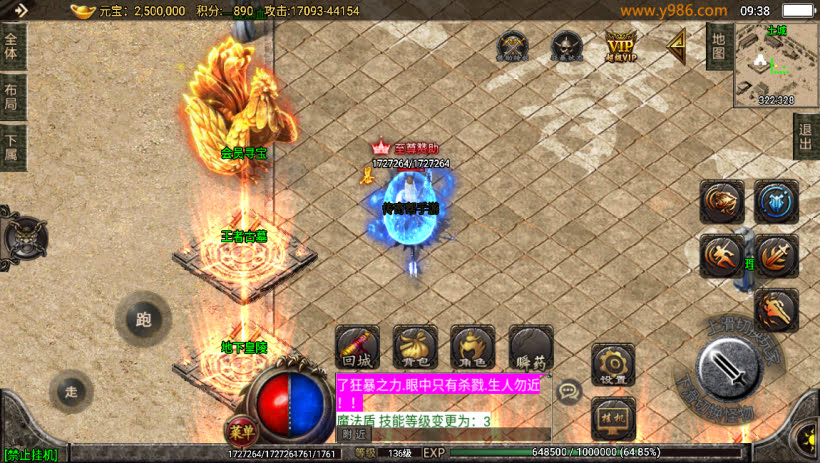The width and height of the screenshot is (820, 463).
Task: Open the 背包 backpack
Action: point(415,345)
